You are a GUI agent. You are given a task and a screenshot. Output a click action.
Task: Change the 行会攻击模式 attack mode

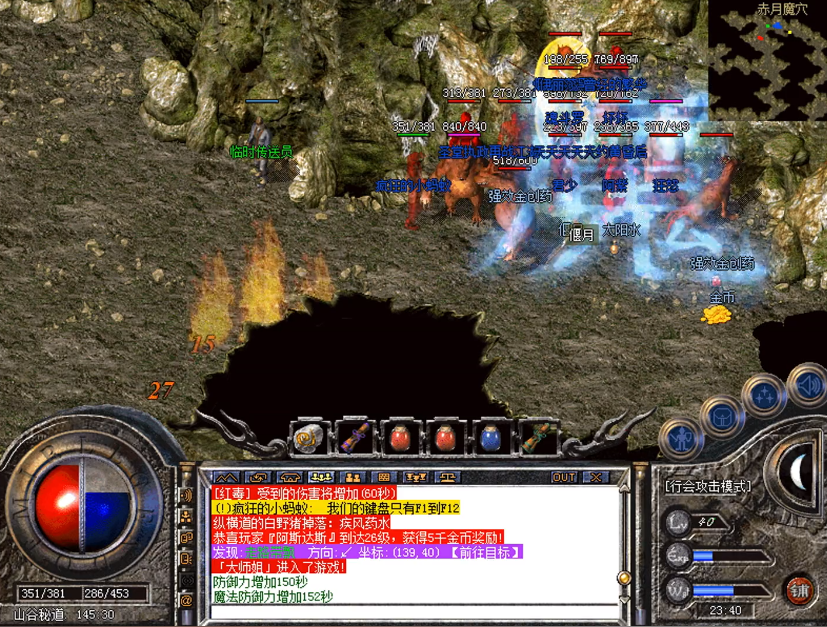(x=707, y=487)
